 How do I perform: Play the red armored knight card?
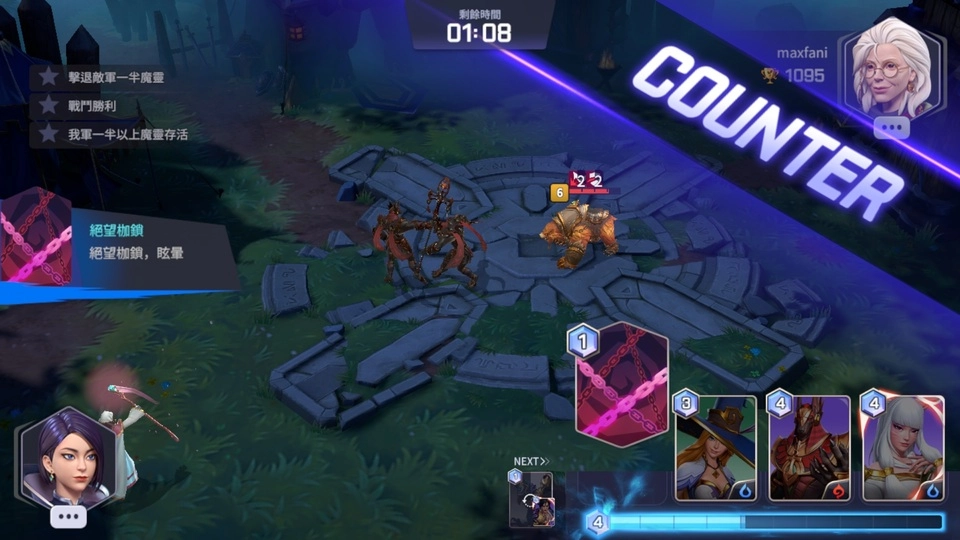[808, 447]
